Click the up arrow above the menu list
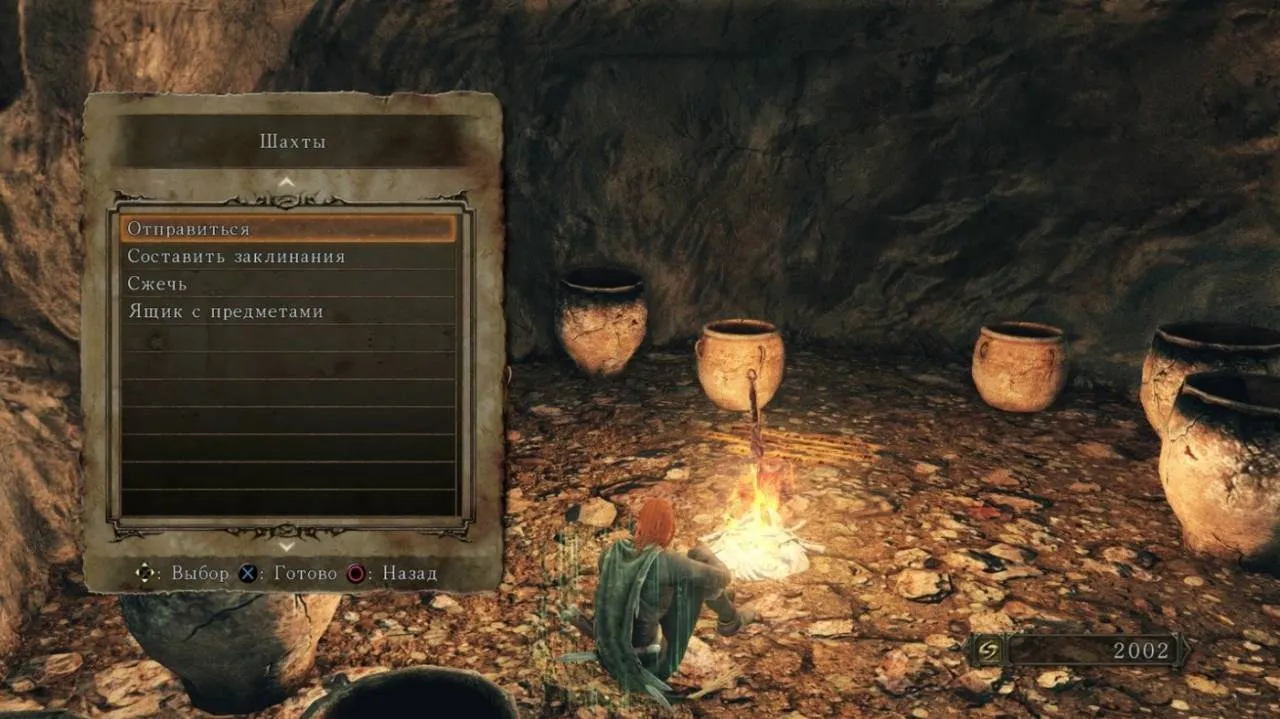The height and width of the screenshot is (719, 1280). tap(287, 182)
